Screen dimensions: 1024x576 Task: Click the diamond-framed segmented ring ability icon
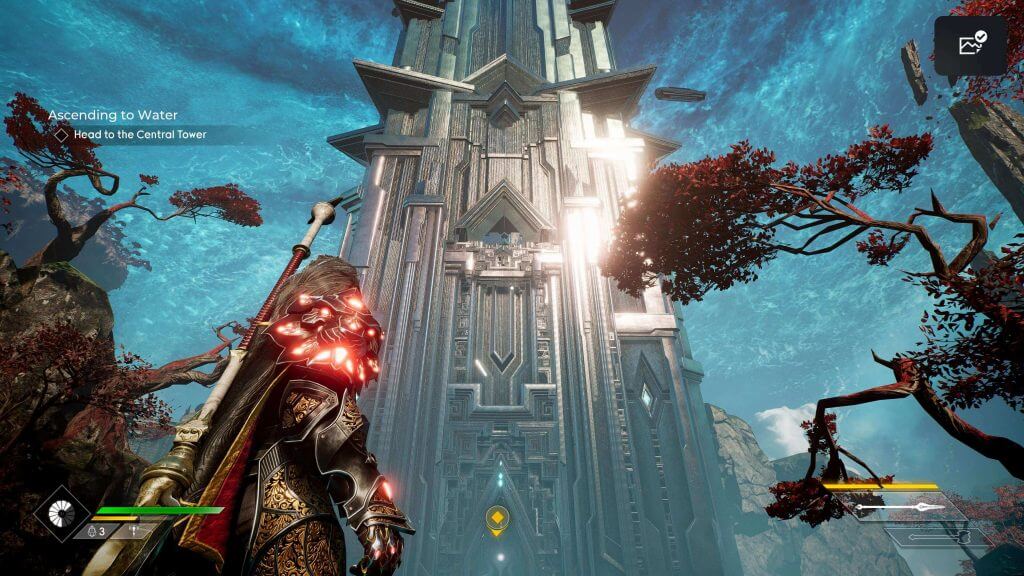[63, 513]
